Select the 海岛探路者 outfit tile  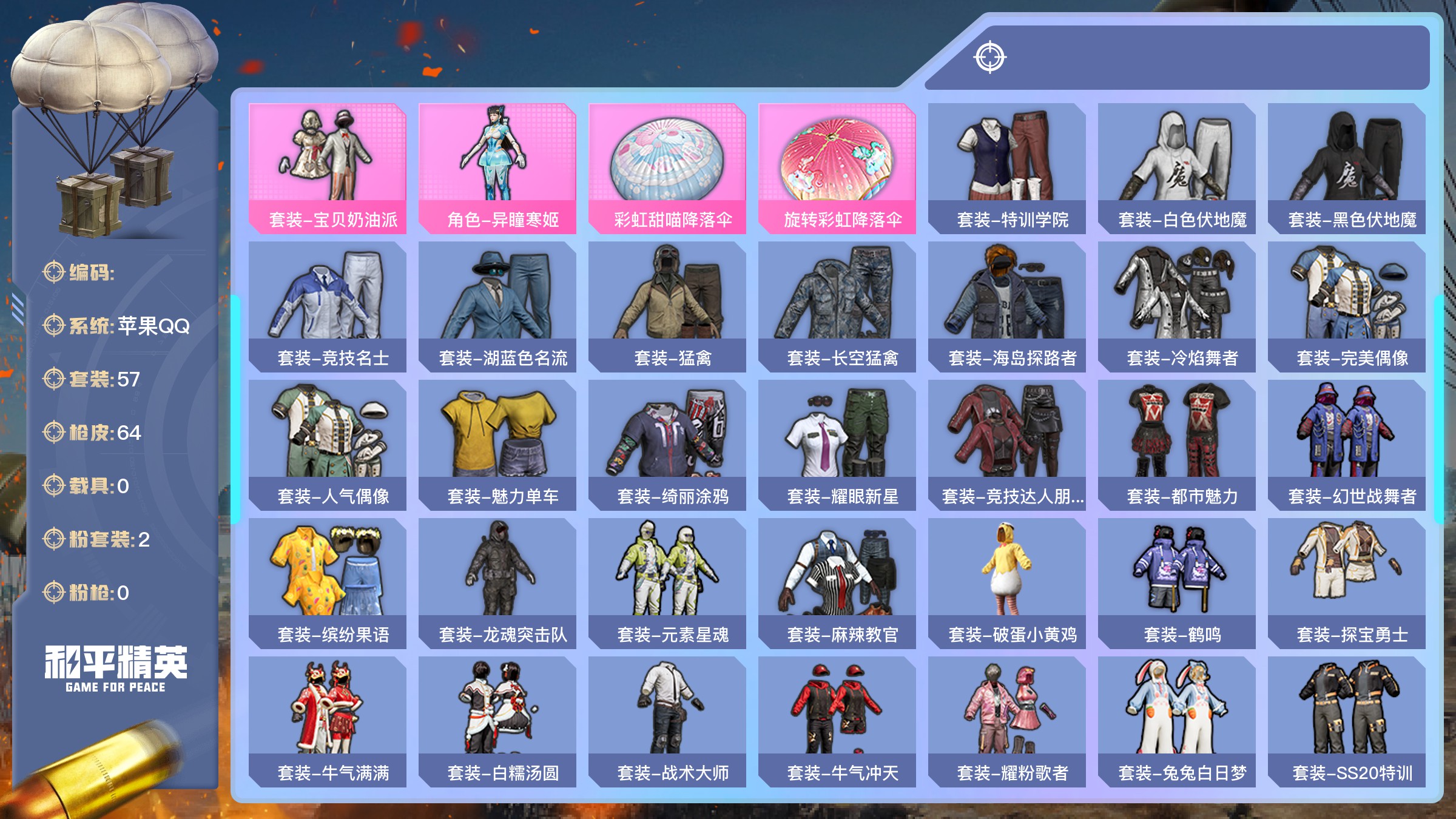[x=1007, y=306]
